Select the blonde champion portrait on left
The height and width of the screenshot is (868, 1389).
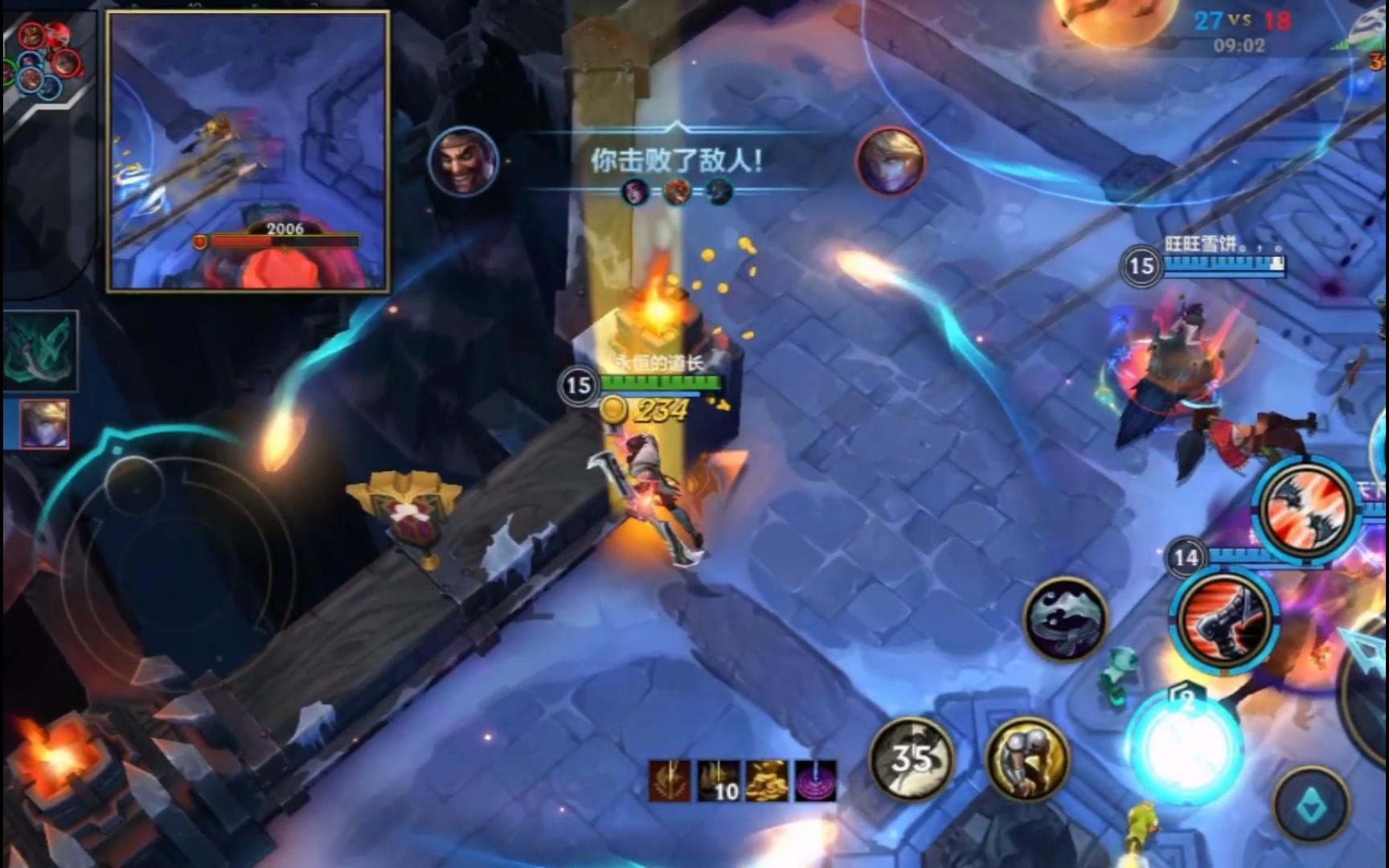pos(44,424)
